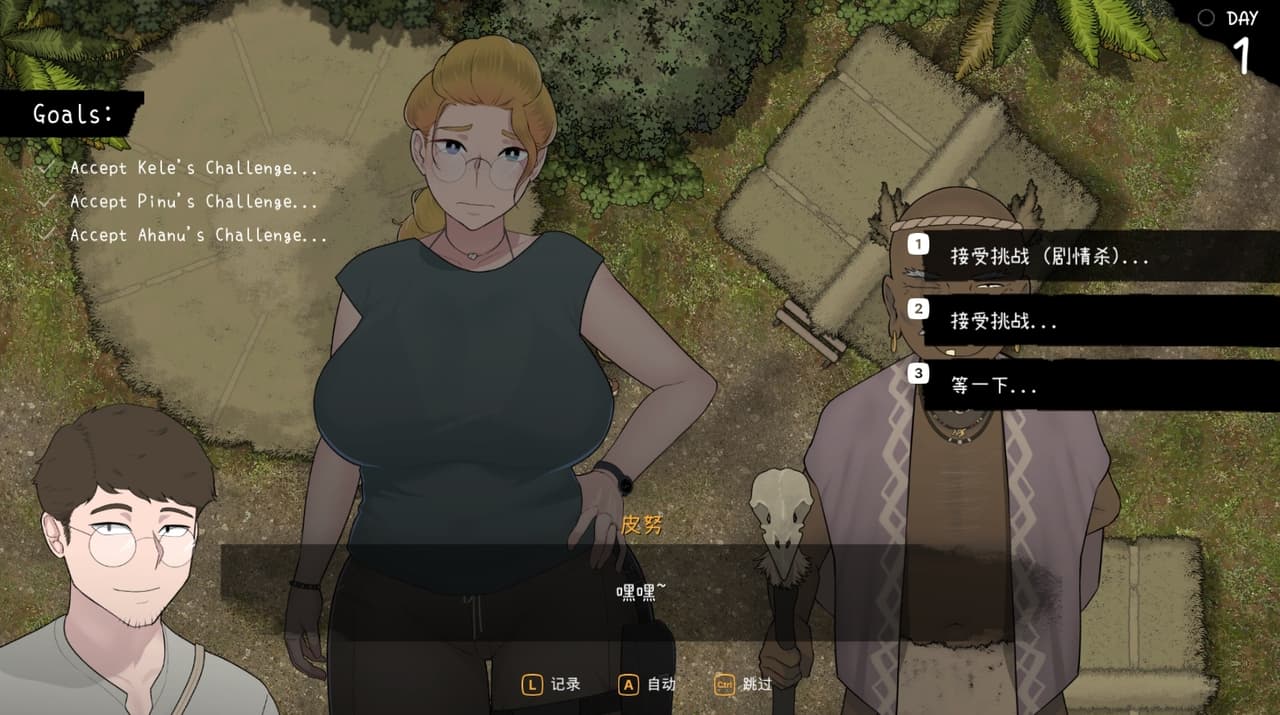Select the plain 接受挑战 choice
The image size is (1280, 715).
tap(1004, 321)
